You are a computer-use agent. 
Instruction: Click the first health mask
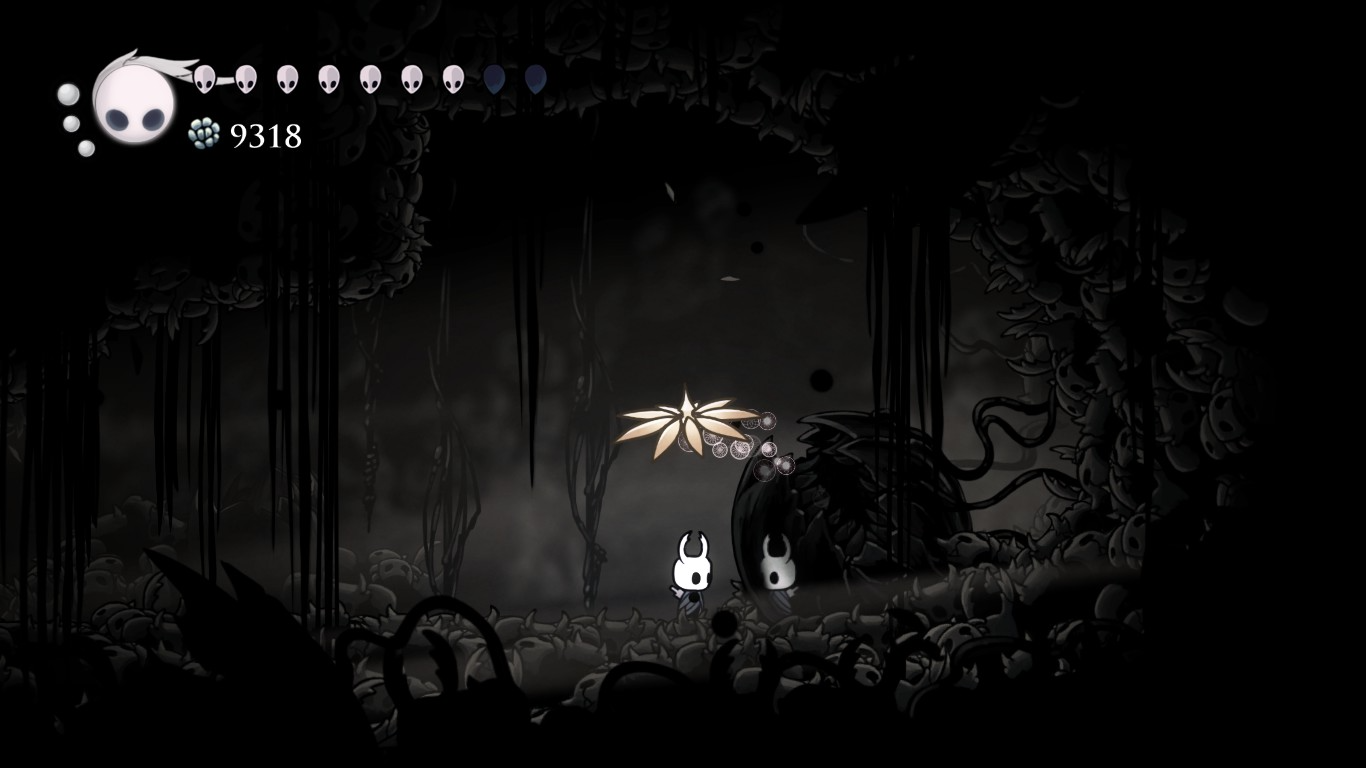click(x=205, y=76)
